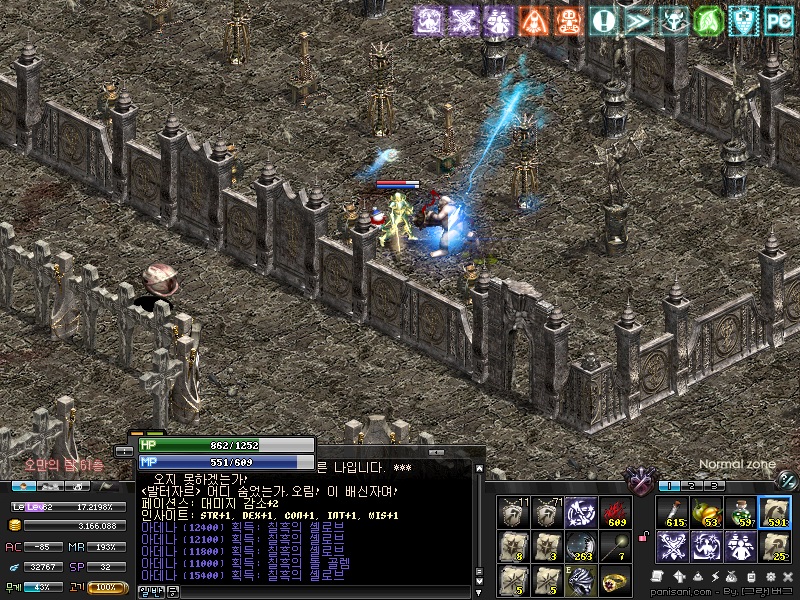Use the wand item with 7 count
This screenshot has height=600, width=800.
click(x=614, y=546)
